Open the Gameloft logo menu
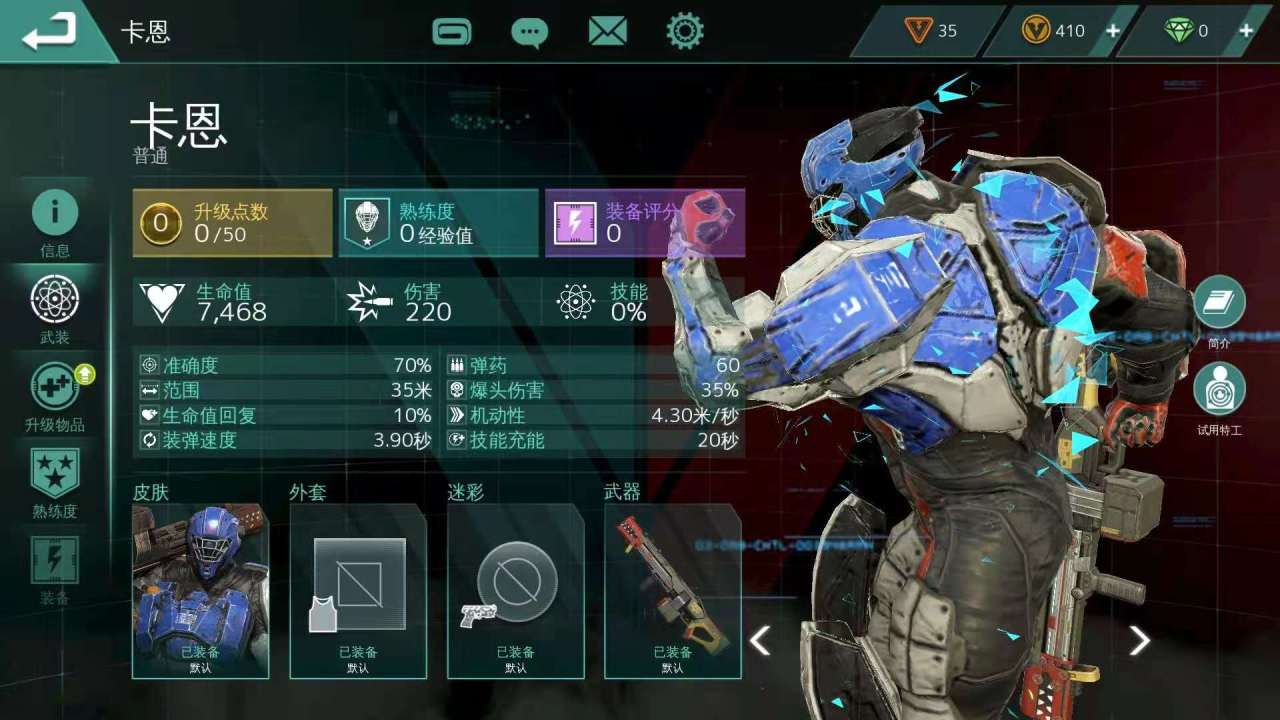The width and height of the screenshot is (1280, 720). click(452, 31)
